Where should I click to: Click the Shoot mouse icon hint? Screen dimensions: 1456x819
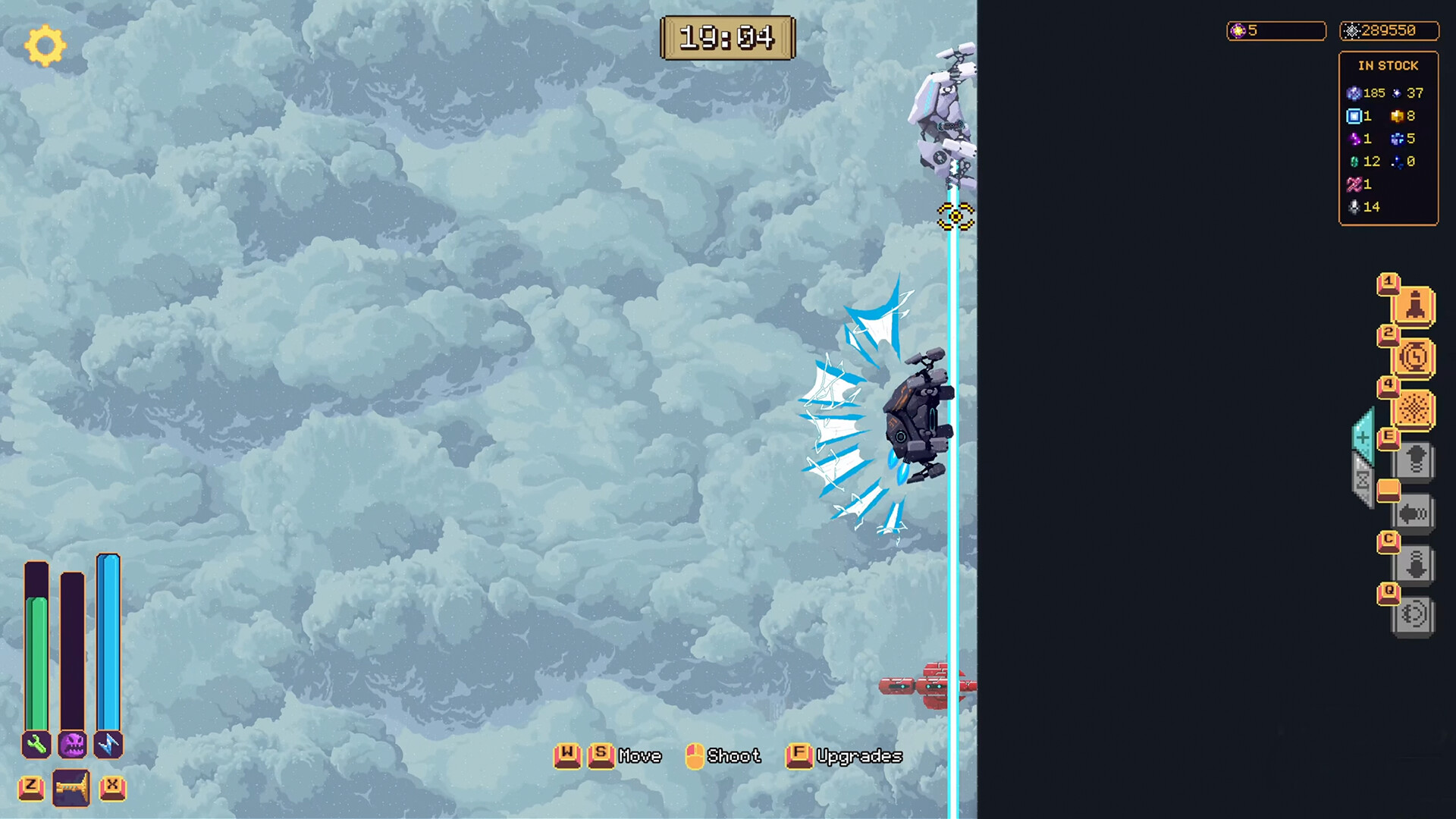tap(694, 755)
